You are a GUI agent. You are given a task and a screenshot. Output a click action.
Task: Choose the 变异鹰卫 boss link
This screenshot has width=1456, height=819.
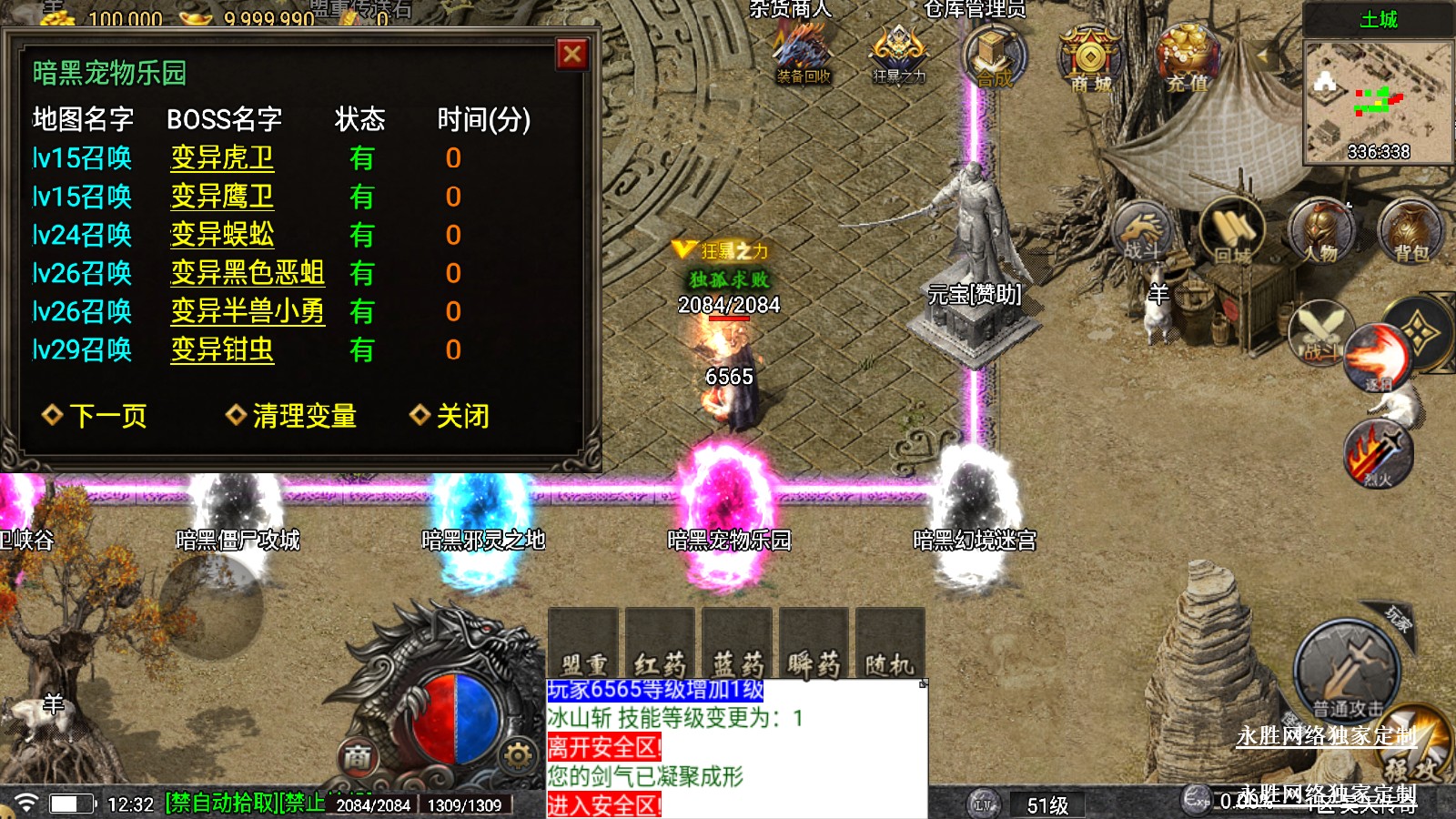pos(222,197)
